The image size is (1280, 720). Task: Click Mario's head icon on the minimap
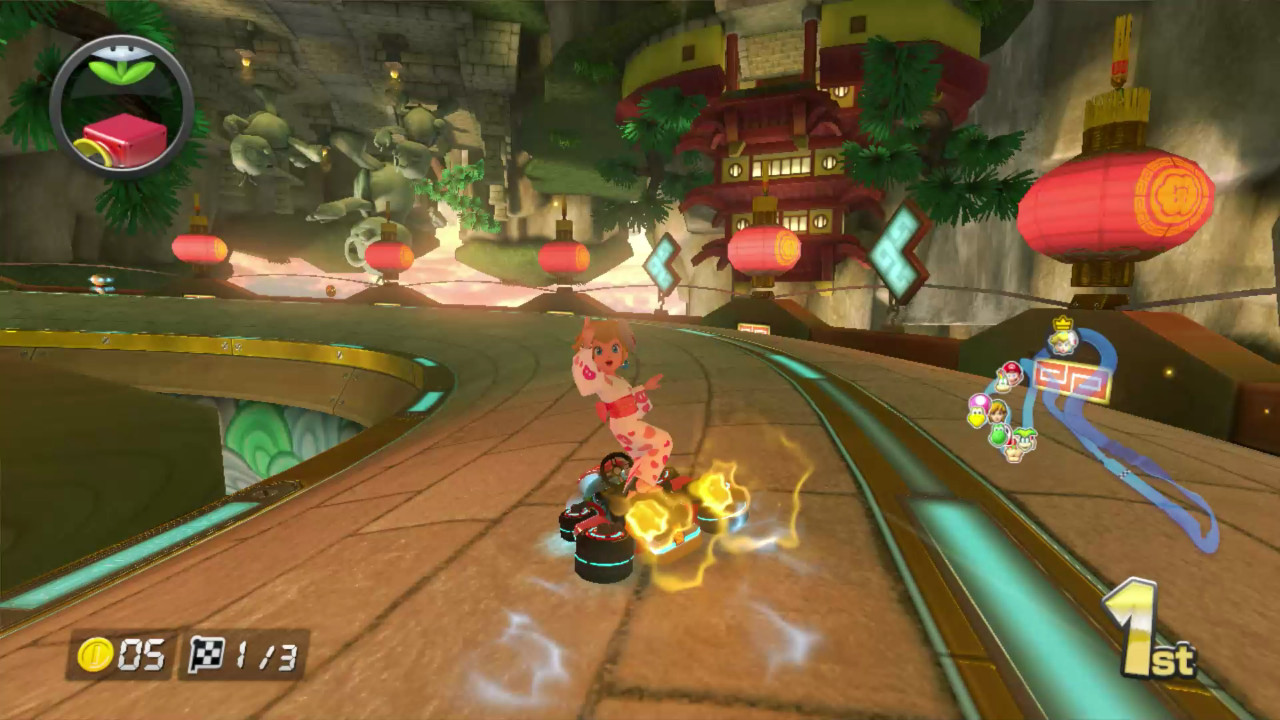click(1012, 372)
